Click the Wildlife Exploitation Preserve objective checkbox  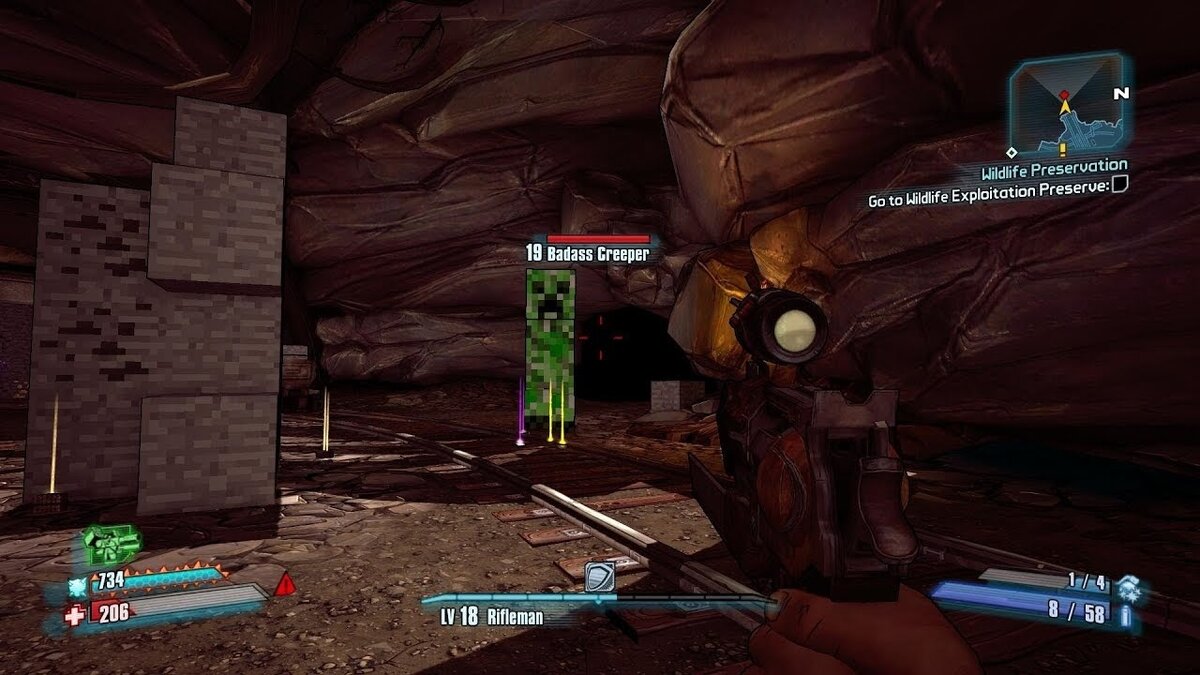pos(1120,183)
